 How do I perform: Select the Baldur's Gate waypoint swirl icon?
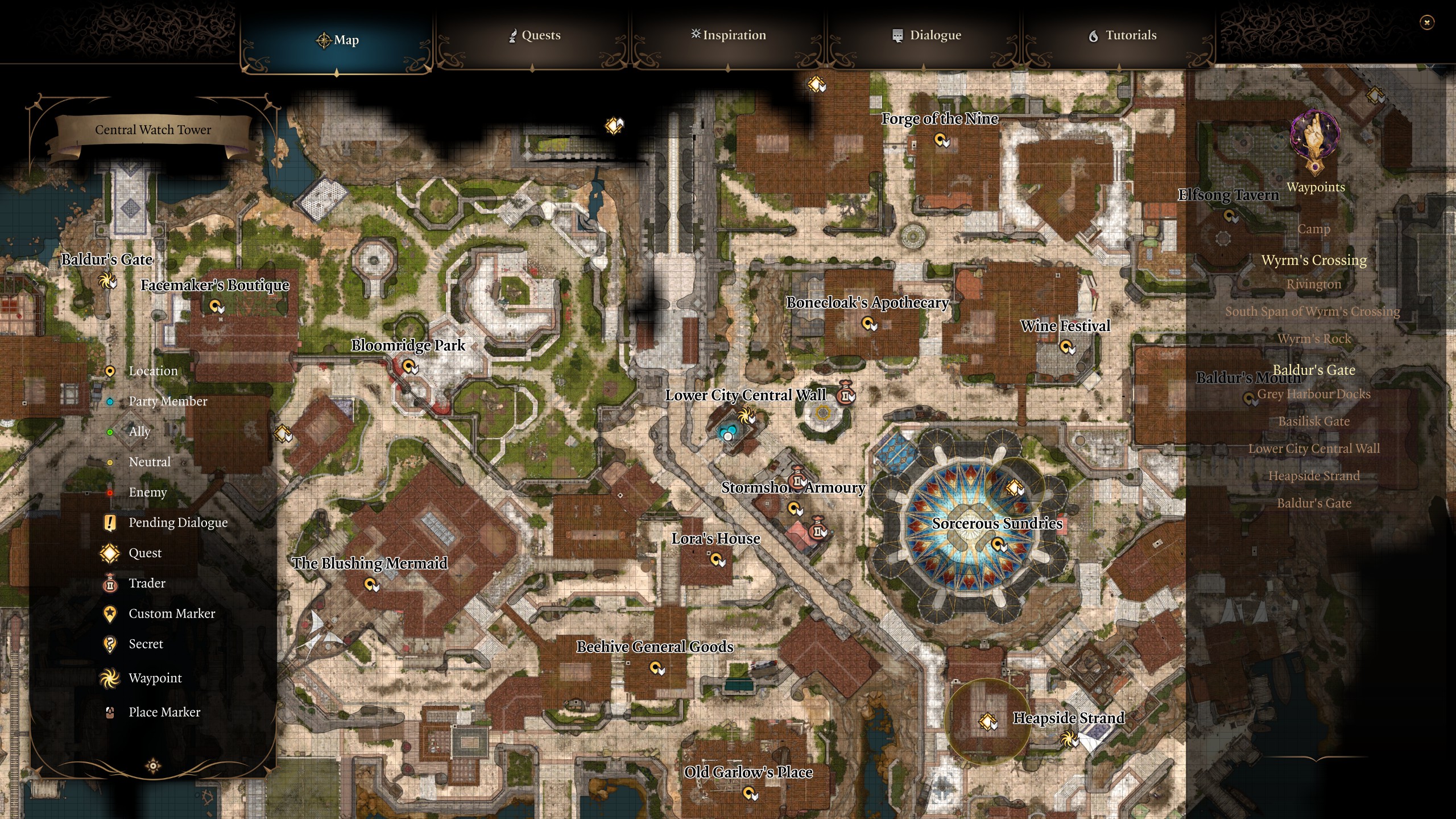(x=106, y=281)
